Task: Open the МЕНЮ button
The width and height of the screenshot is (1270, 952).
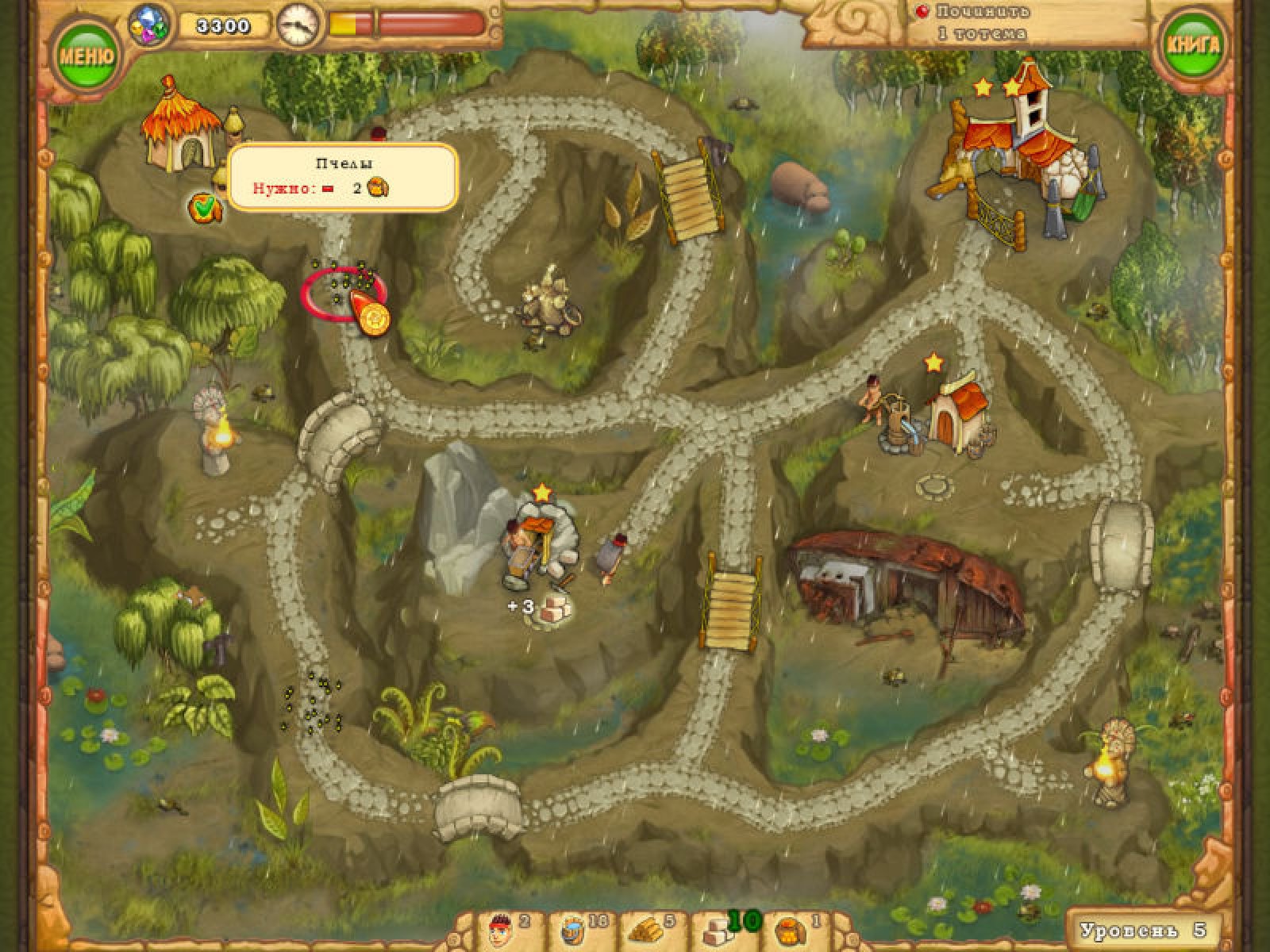Action: [87, 56]
